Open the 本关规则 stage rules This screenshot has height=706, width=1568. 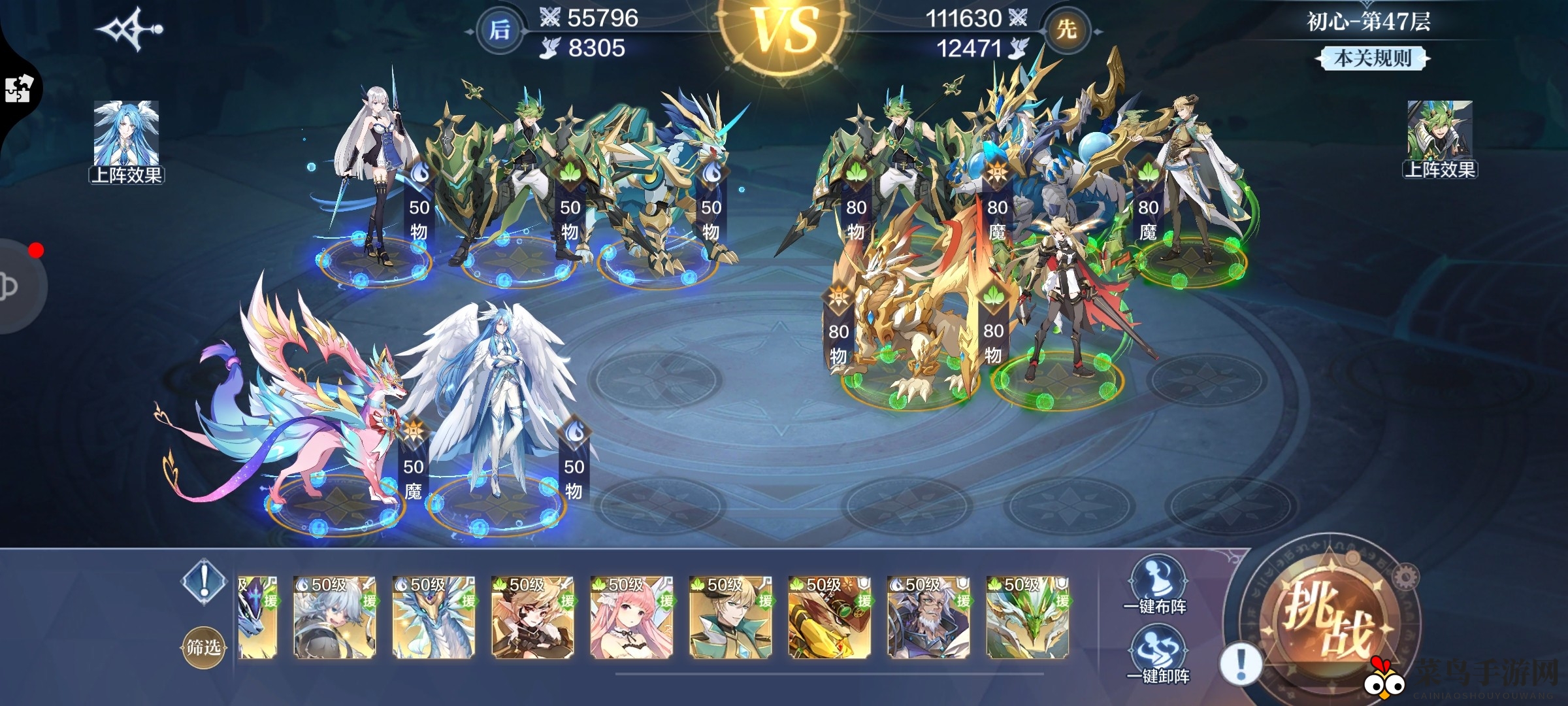pos(1372,59)
